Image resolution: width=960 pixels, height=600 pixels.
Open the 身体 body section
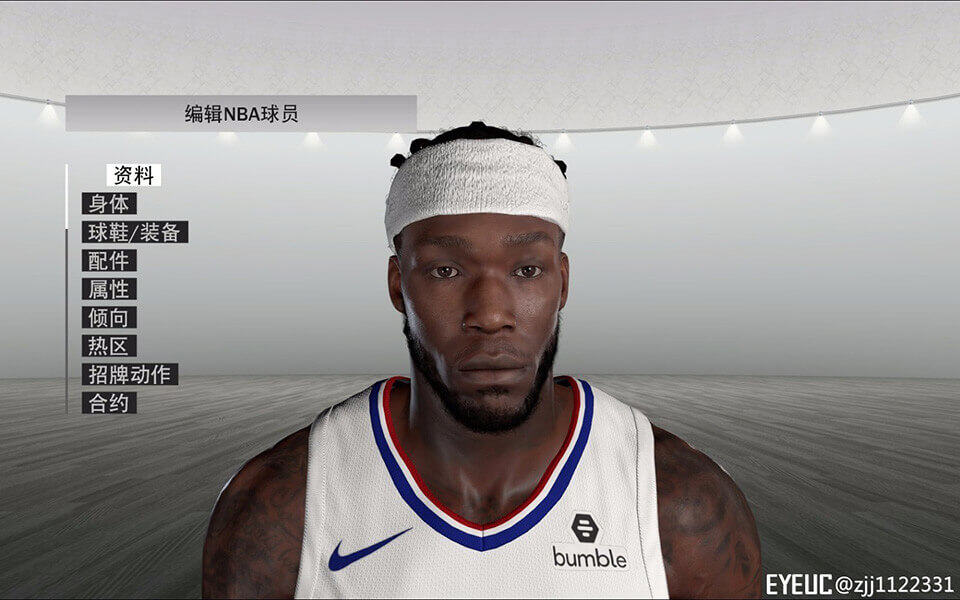[x=109, y=204]
